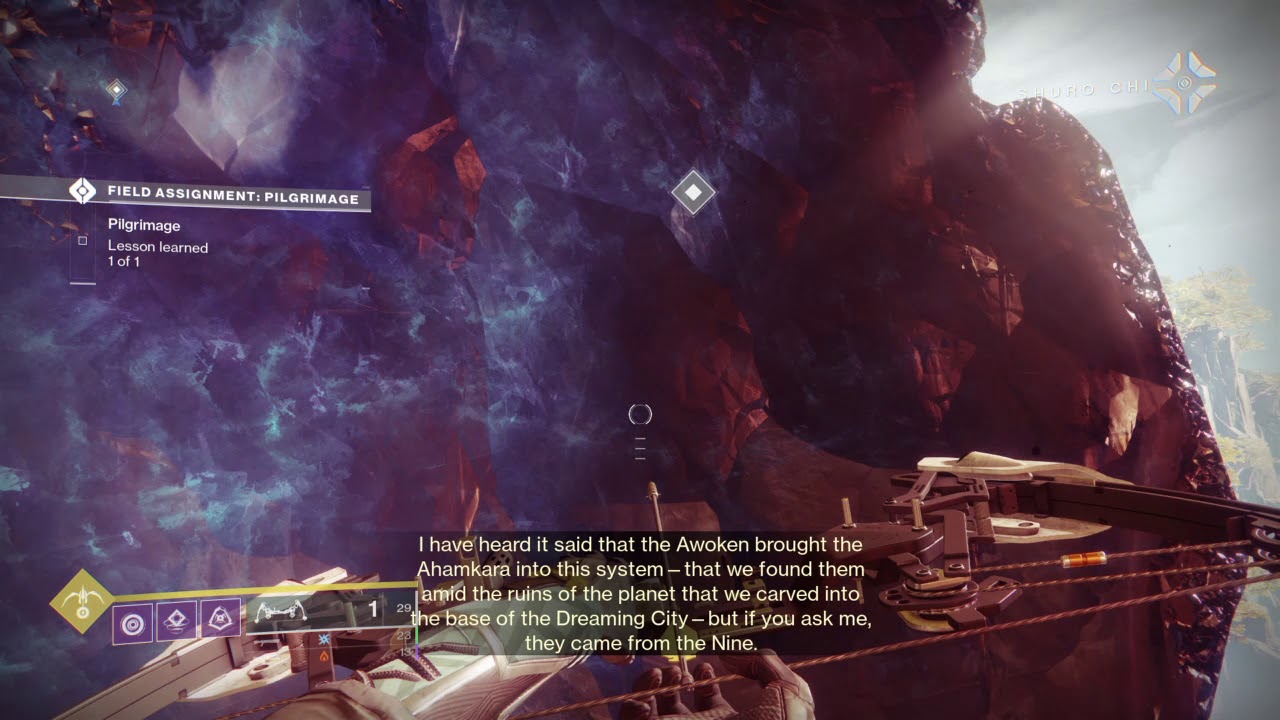
Task: Select the Field Assignment: Pilgrimage objective banner
Action: pos(220,197)
